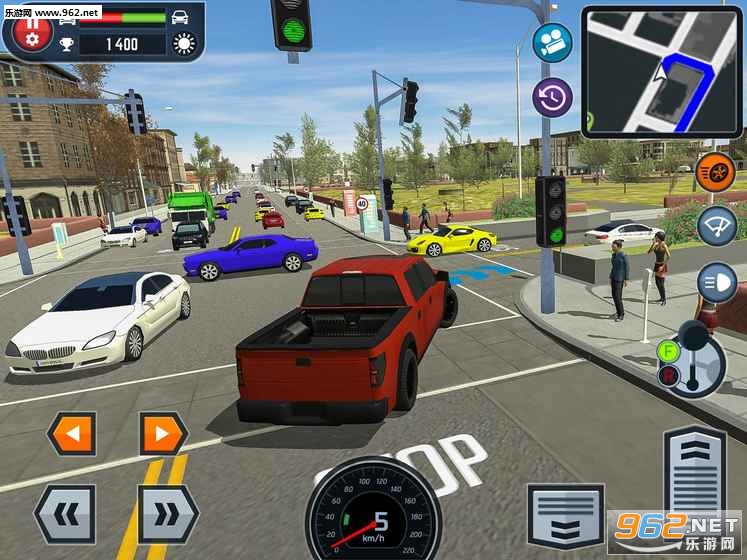Screen dimensions: 747x560
Task: Steer right with the double-chevron button
Action: (x=168, y=513)
